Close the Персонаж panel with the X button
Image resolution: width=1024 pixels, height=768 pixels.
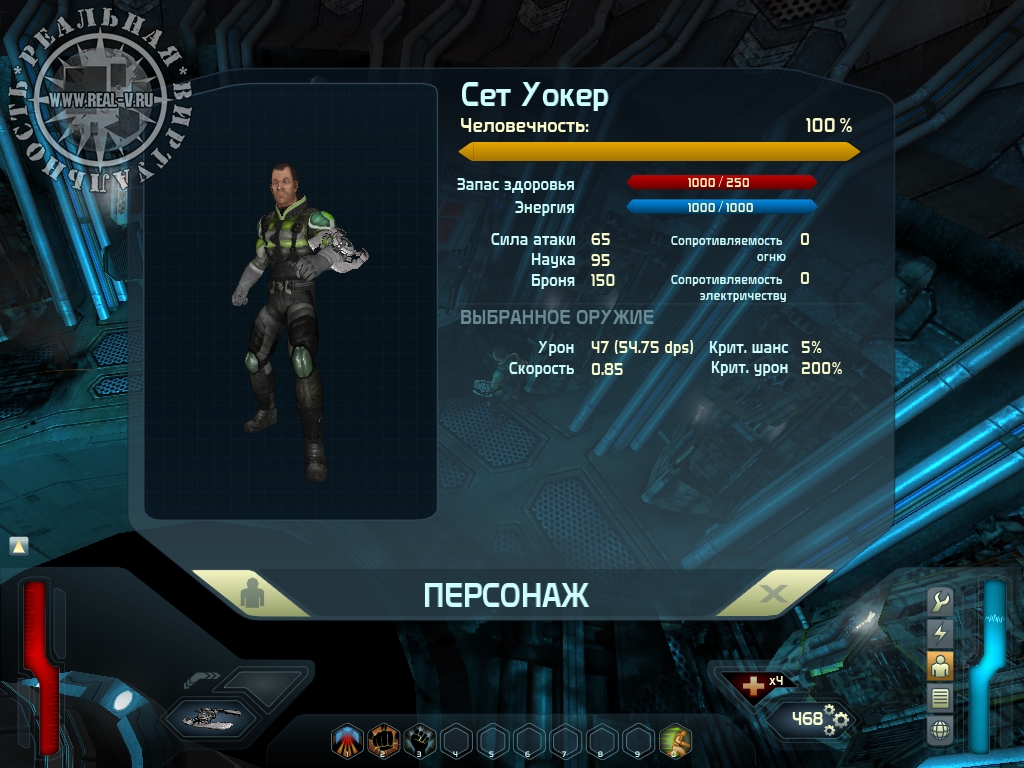pos(773,594)
